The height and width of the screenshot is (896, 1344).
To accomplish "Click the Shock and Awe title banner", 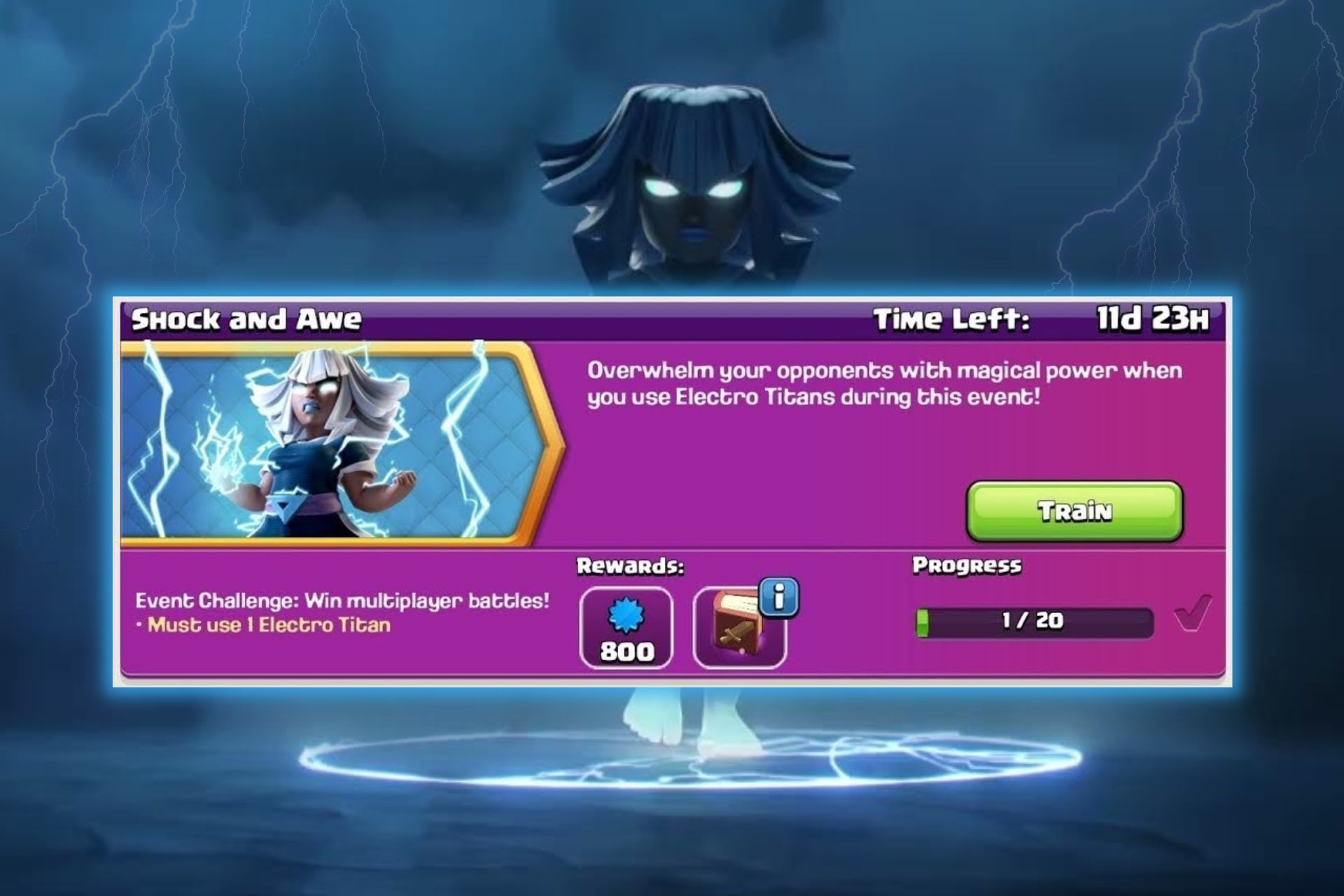I will [x=245, y=321].
